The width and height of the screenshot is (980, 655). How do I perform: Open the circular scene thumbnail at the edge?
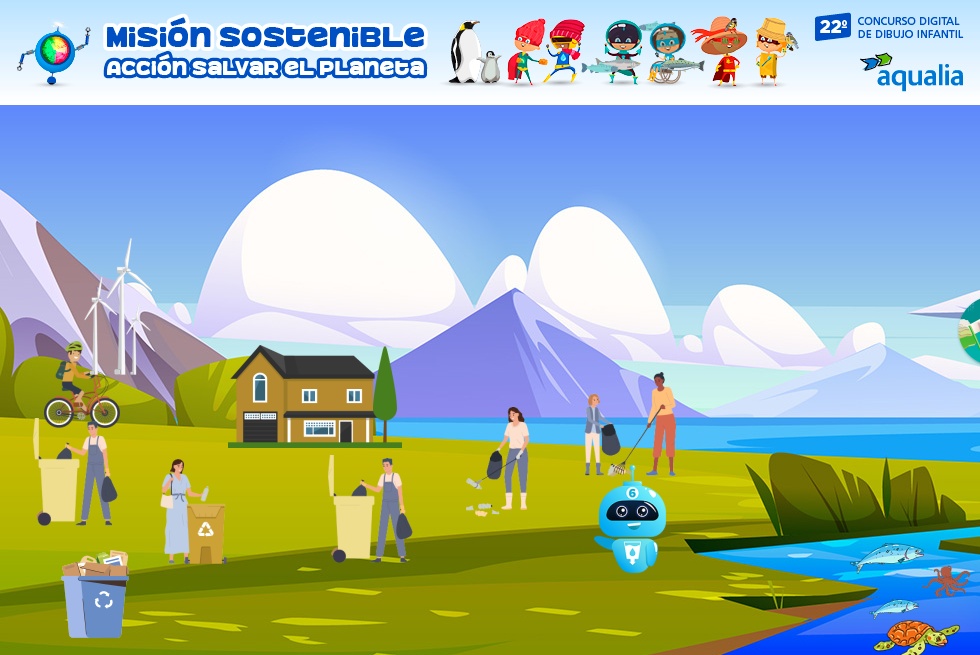pyautogui.click(x=970, y=327)
